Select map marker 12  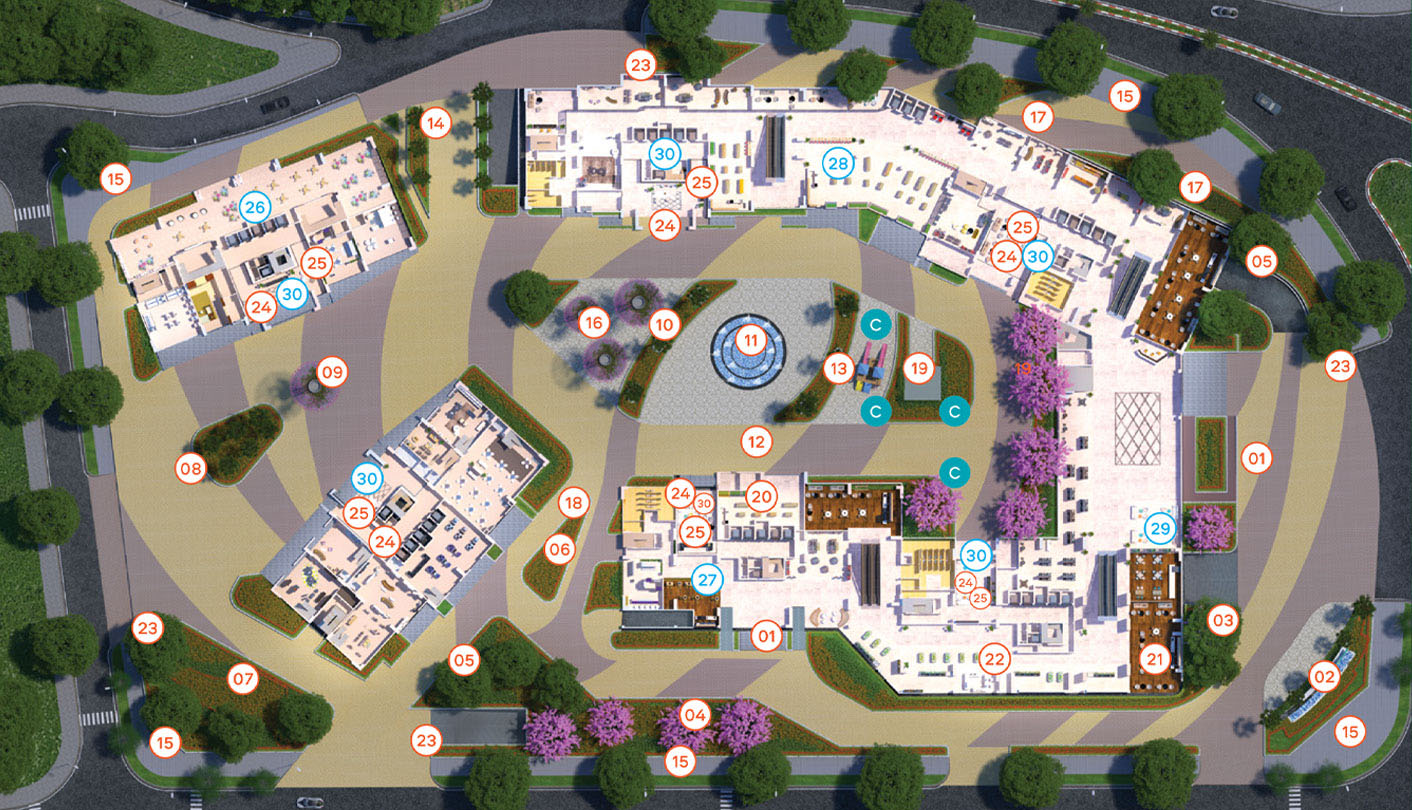click(x=755, y=439)
